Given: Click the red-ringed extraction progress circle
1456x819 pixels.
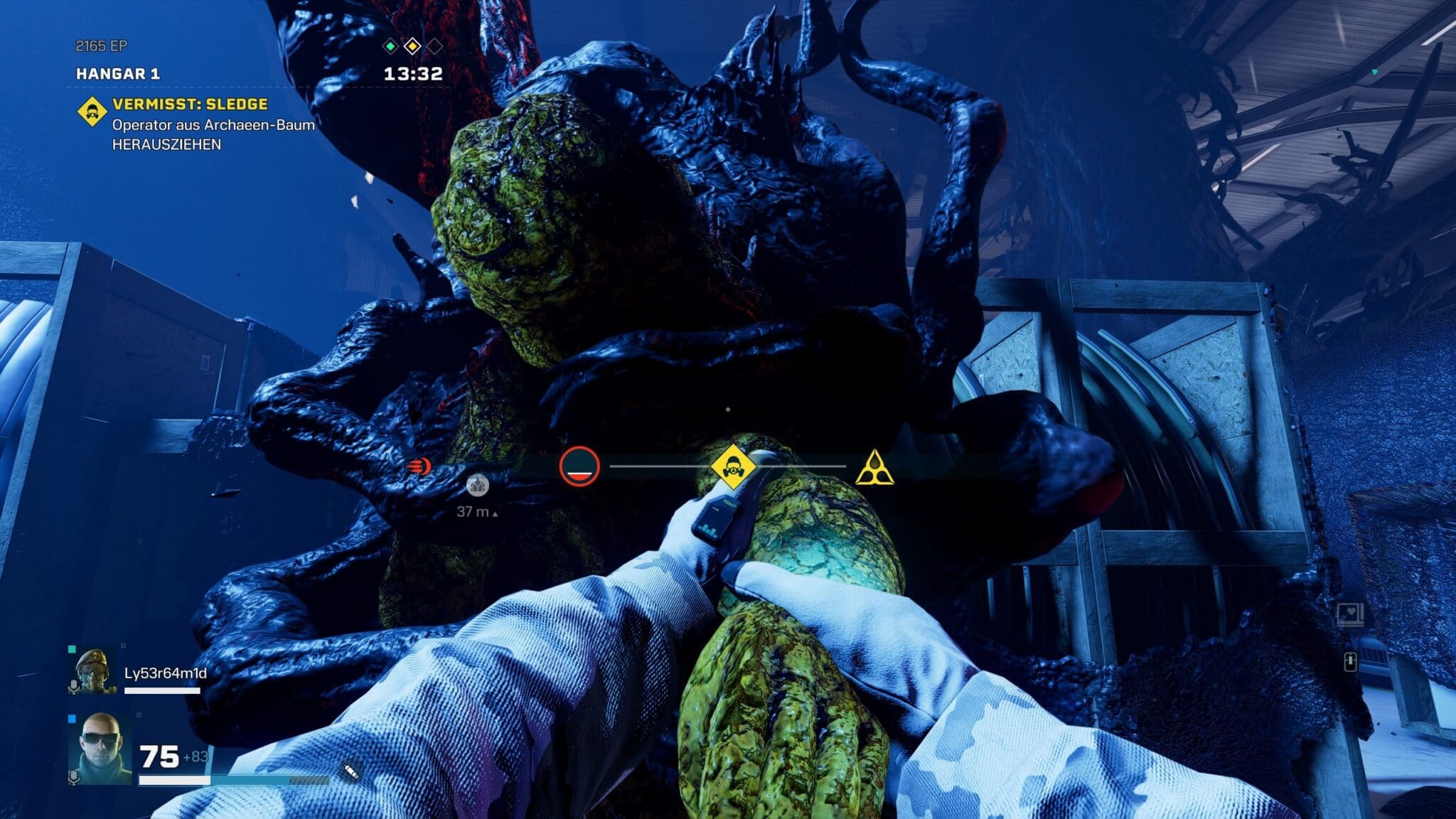Looking at the screenshot, I should pyautogui.click(x=579, y=466).
